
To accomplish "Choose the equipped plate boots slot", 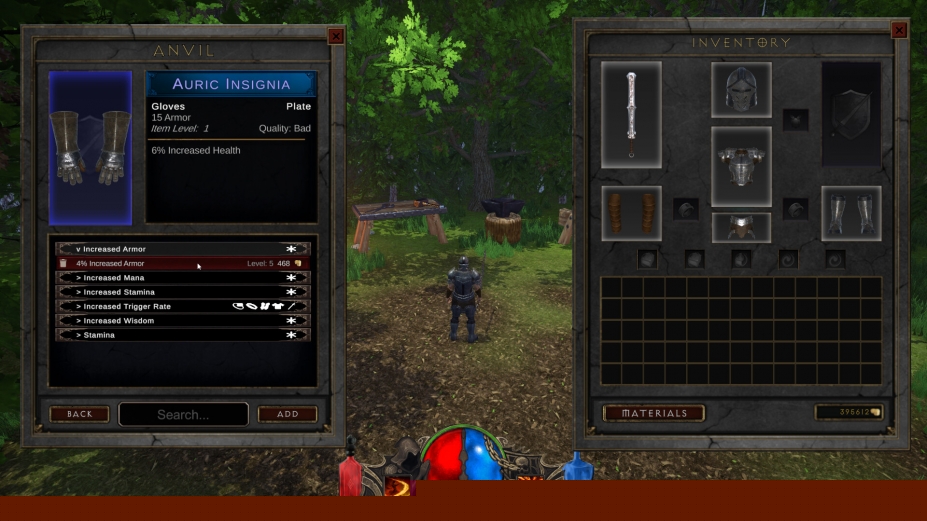I will (851, 213).
